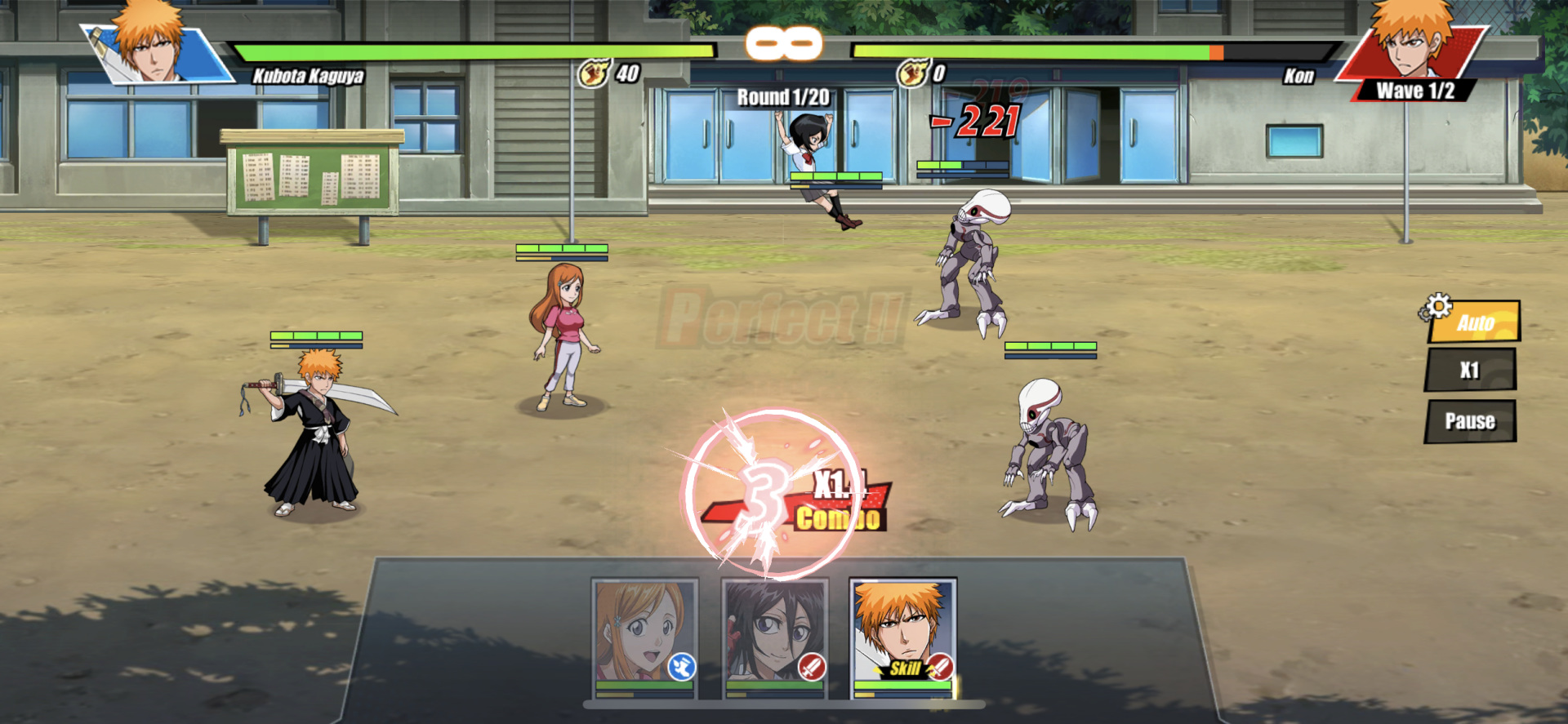Pause the battle

1470,420
